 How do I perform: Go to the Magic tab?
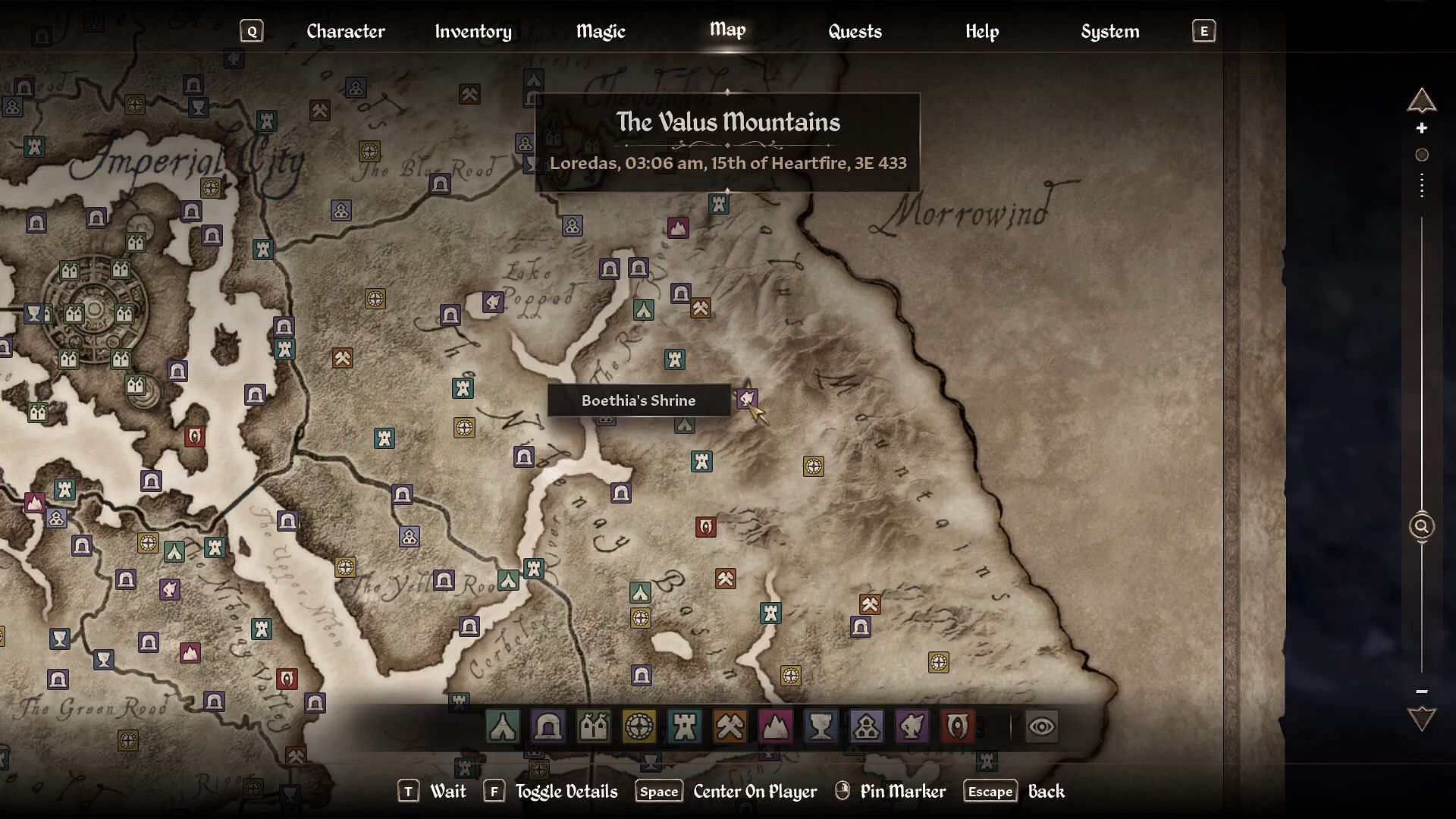click(601, 31)
